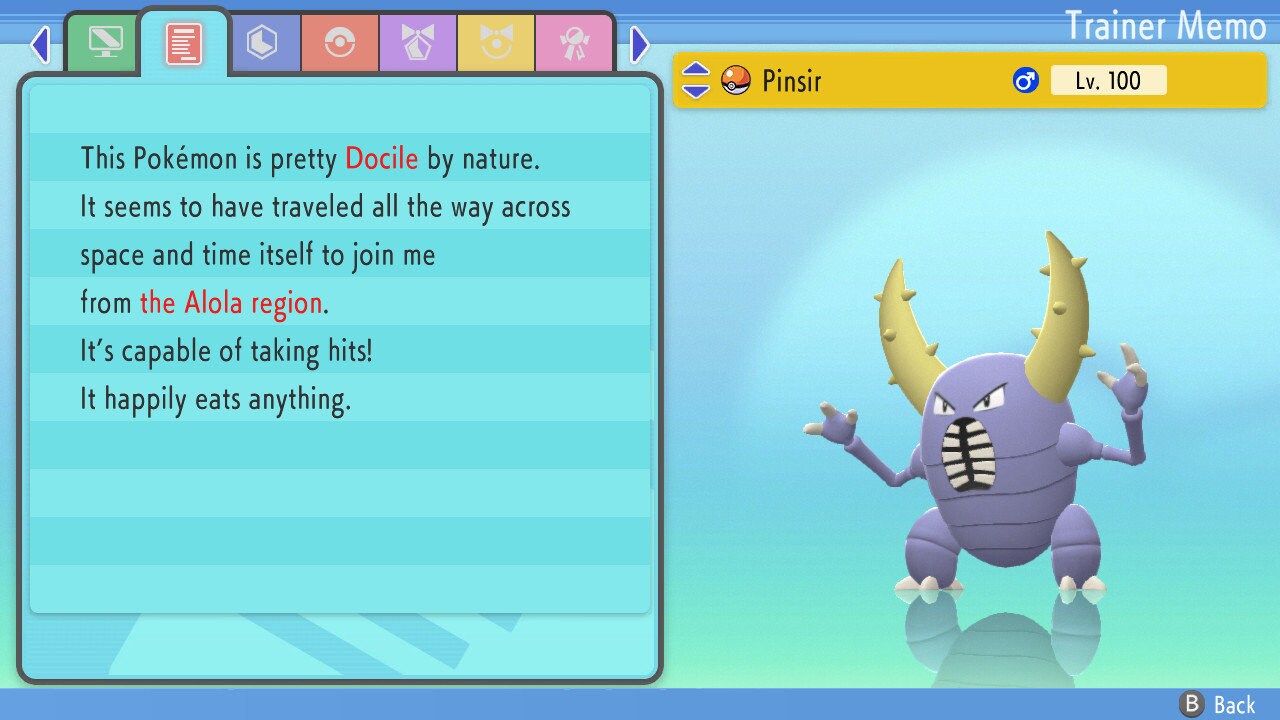Image resolution: width=1280 pixels, height=720 pixels.
Task: Cycle Pokémon with the up-down arrows by Pinsir
Action: point(695,80)
